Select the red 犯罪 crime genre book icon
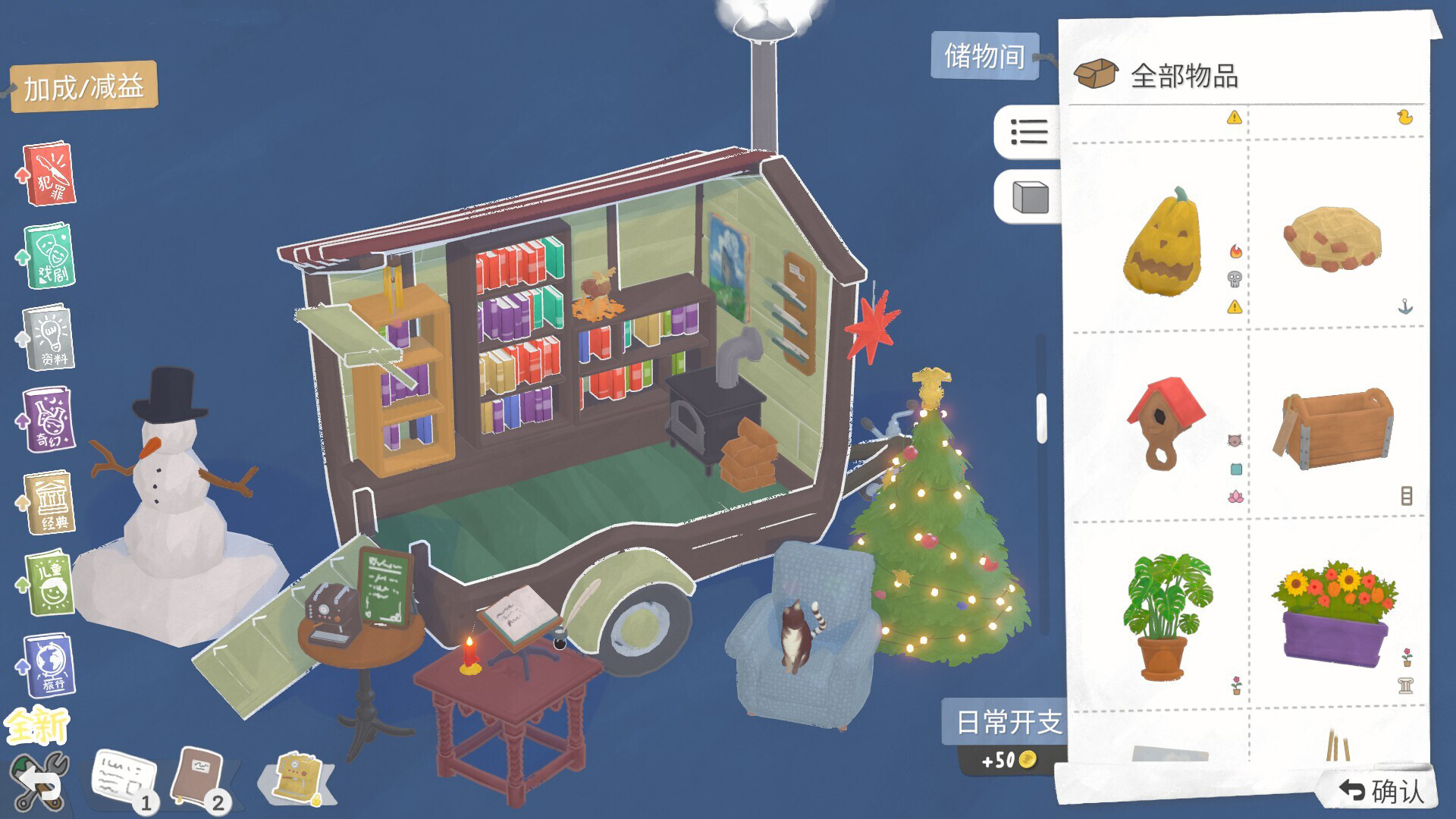 (49, 173)
